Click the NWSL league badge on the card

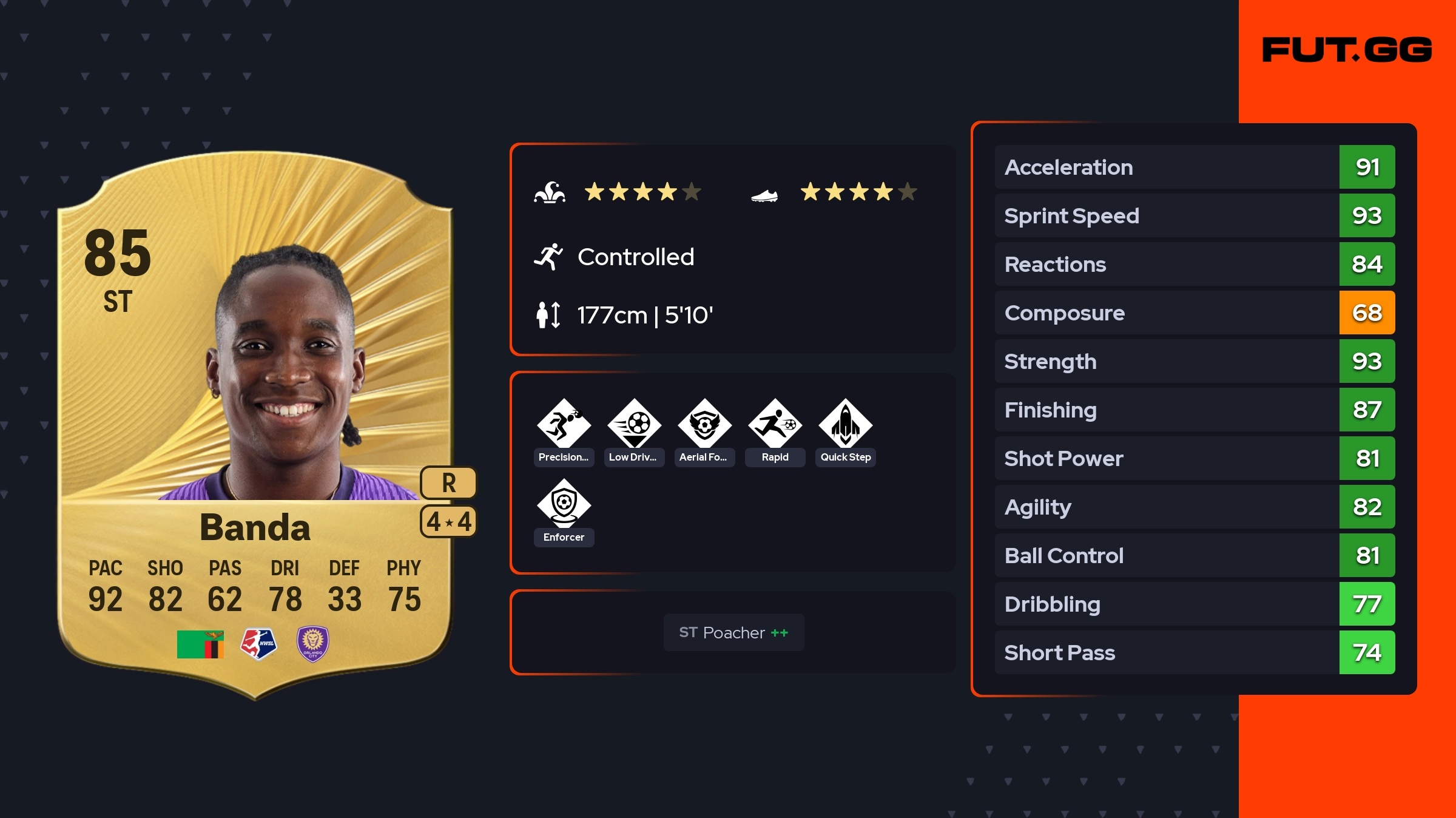pos(258,644)
